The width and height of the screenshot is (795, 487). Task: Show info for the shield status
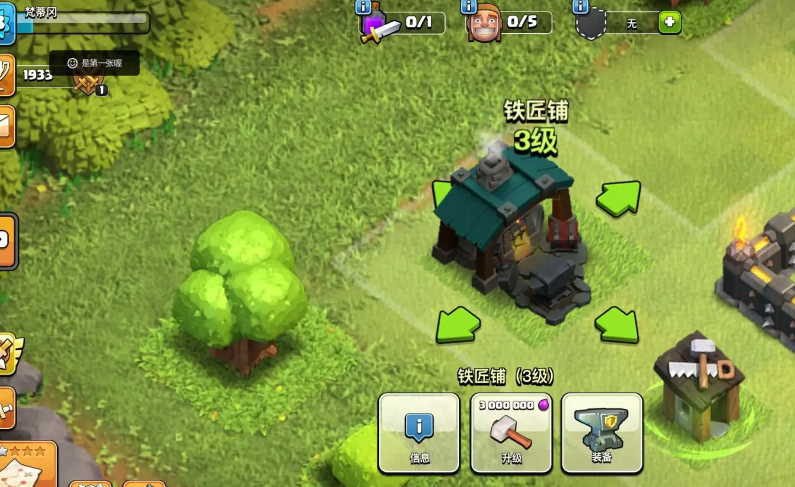pos(580,7)
